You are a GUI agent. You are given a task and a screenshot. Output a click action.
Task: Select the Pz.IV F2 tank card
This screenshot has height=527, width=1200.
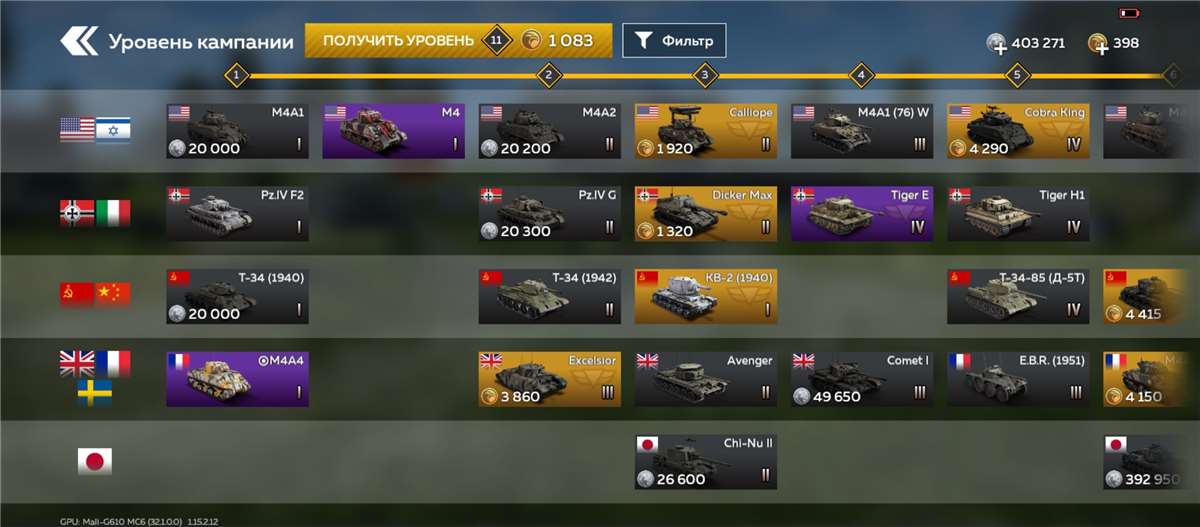[x=237, y=213]
